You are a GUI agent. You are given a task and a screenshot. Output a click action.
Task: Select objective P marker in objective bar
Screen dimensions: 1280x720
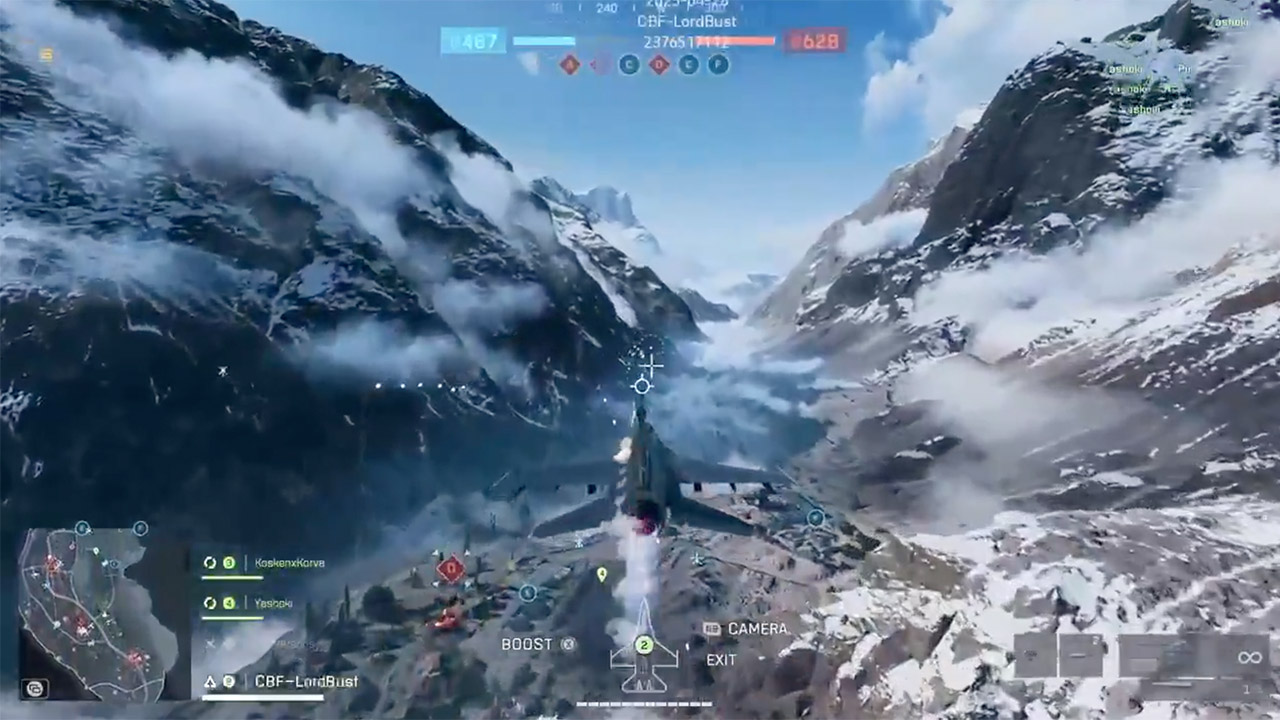click(x=719, y=64)
